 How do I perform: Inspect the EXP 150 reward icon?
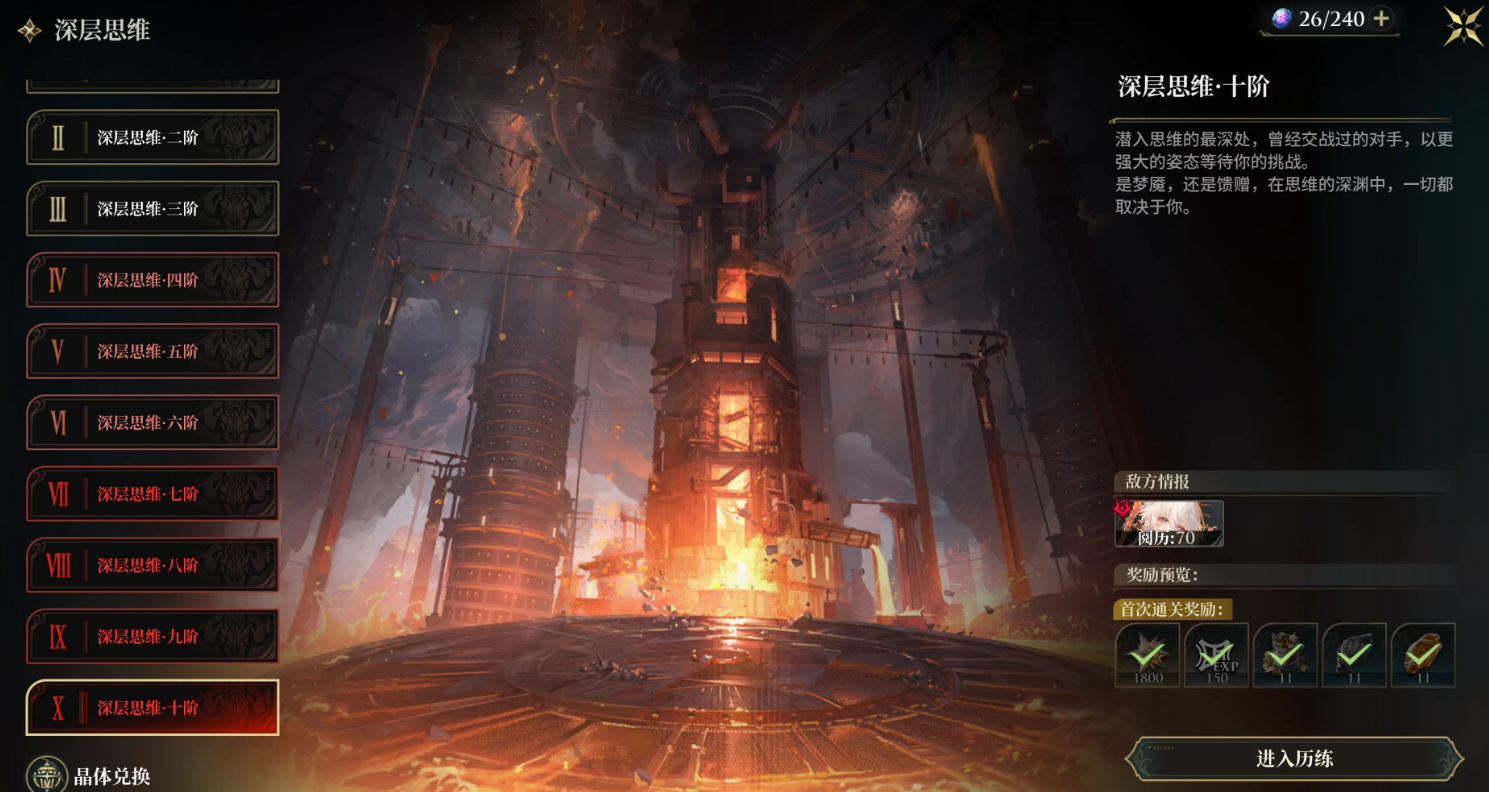pos(1216,655)
